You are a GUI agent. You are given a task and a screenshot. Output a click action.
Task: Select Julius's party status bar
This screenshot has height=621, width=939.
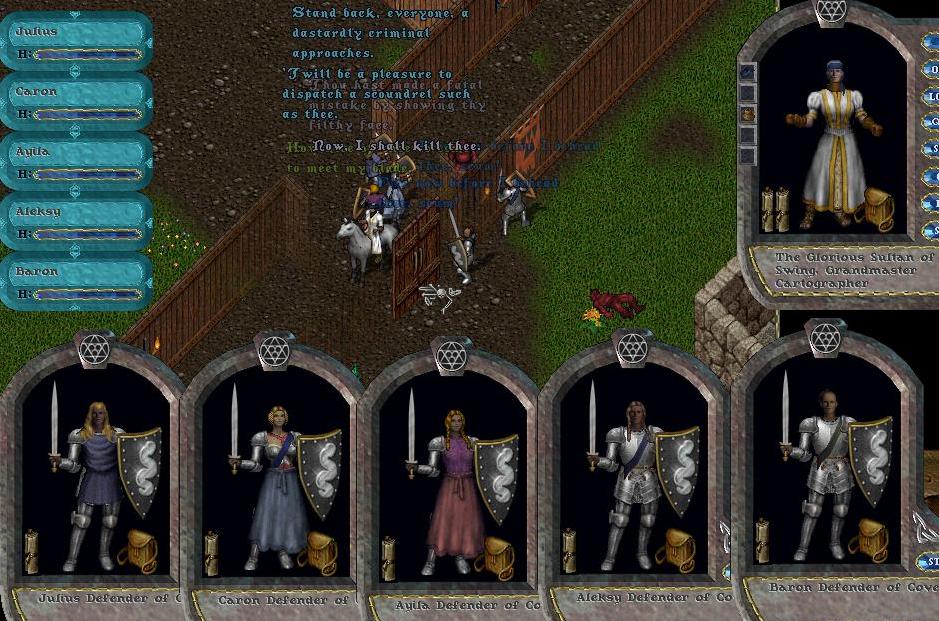pos(76,41)
